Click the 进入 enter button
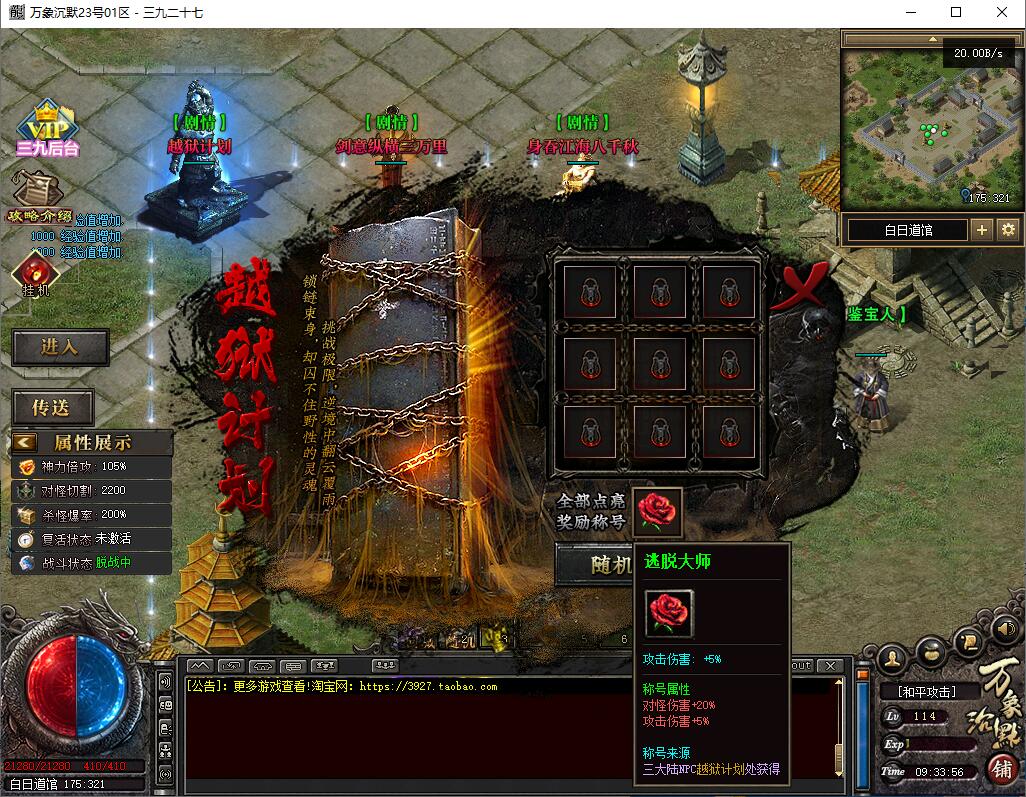This screenshot has width=1026, height=797. pos(60,347)
